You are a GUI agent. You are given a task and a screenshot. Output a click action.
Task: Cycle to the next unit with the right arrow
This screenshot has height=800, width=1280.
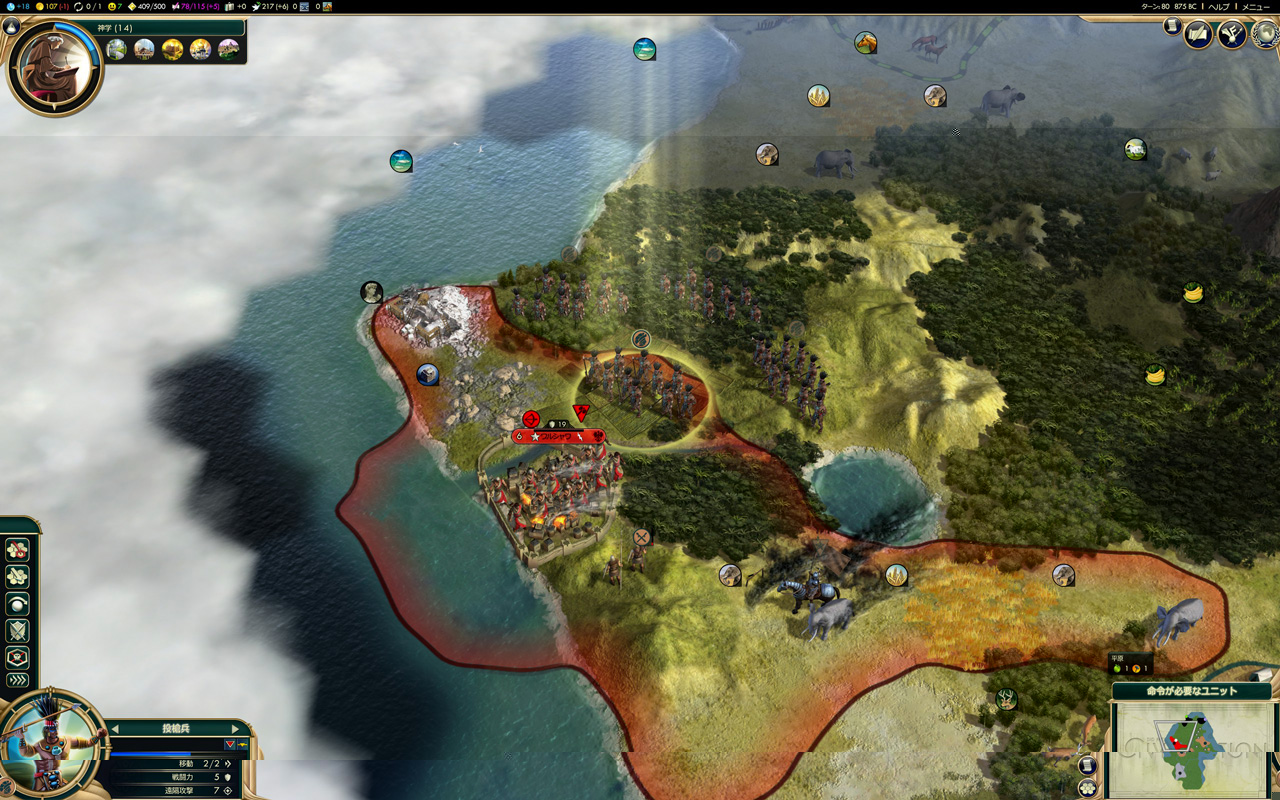click(237, 729)
